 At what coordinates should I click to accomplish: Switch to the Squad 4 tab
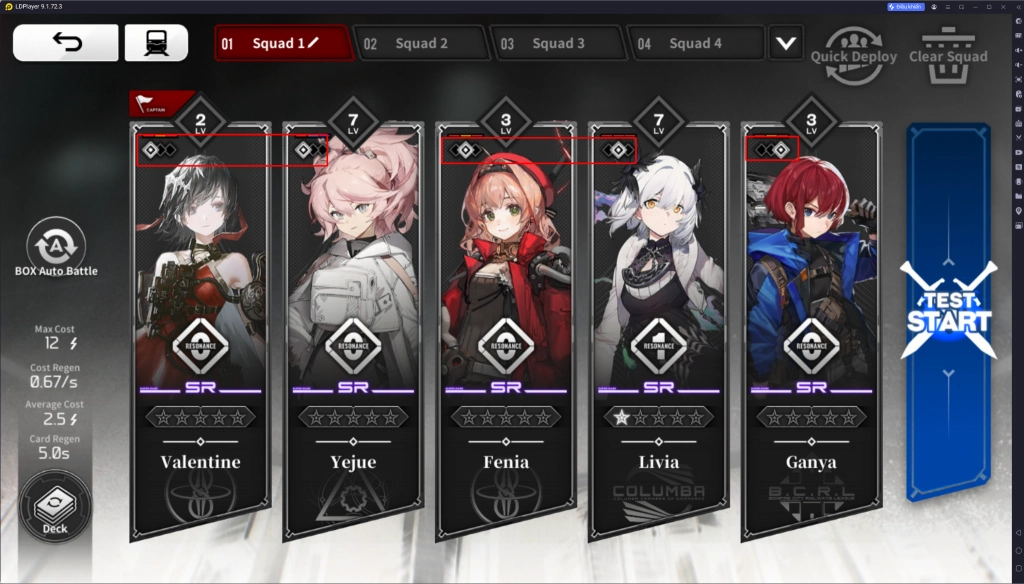point(694,44)
